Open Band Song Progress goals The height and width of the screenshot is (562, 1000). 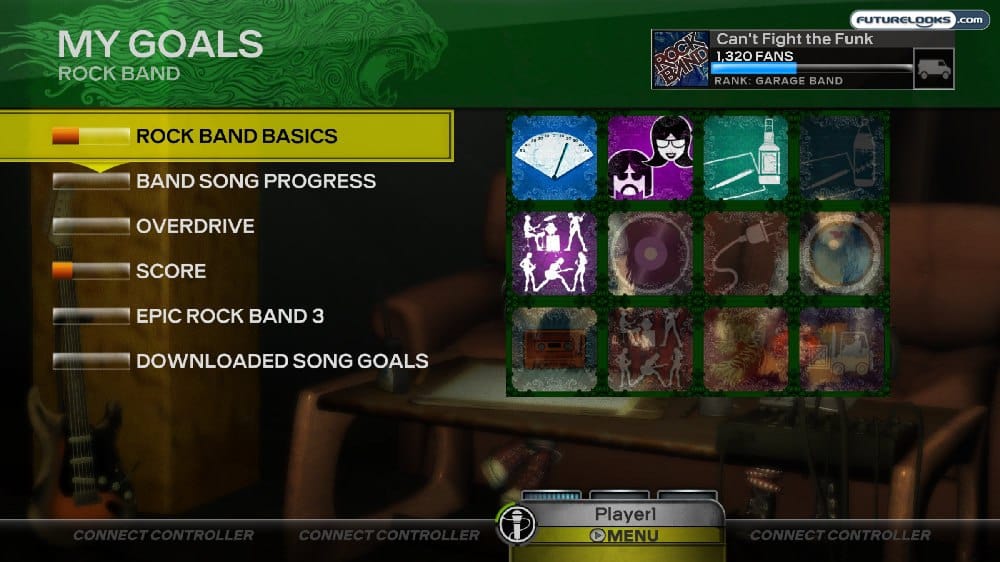click(x=255, y=181)
